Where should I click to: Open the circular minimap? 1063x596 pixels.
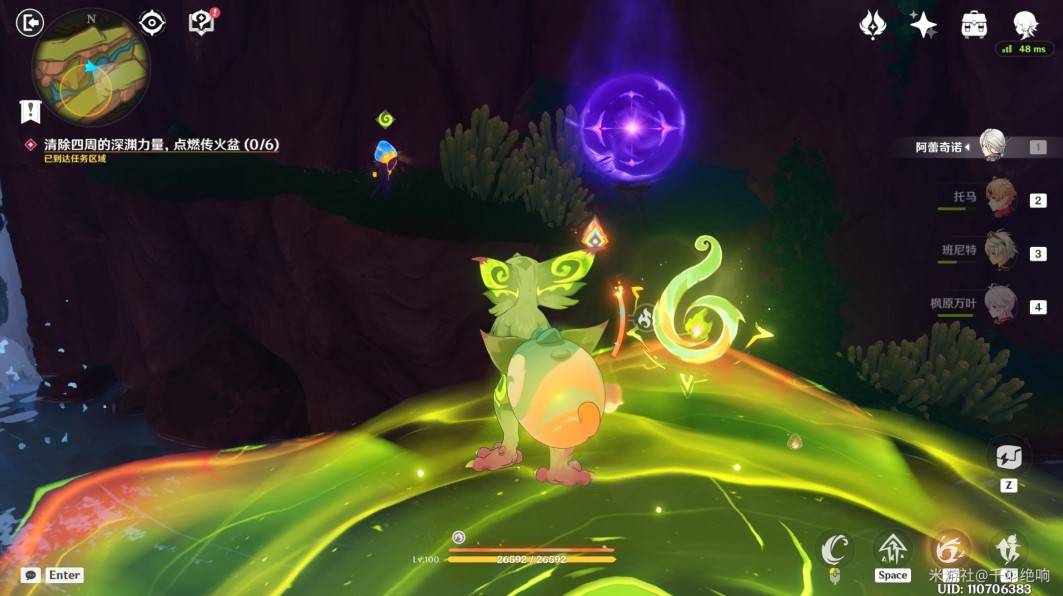pos(91,67)
